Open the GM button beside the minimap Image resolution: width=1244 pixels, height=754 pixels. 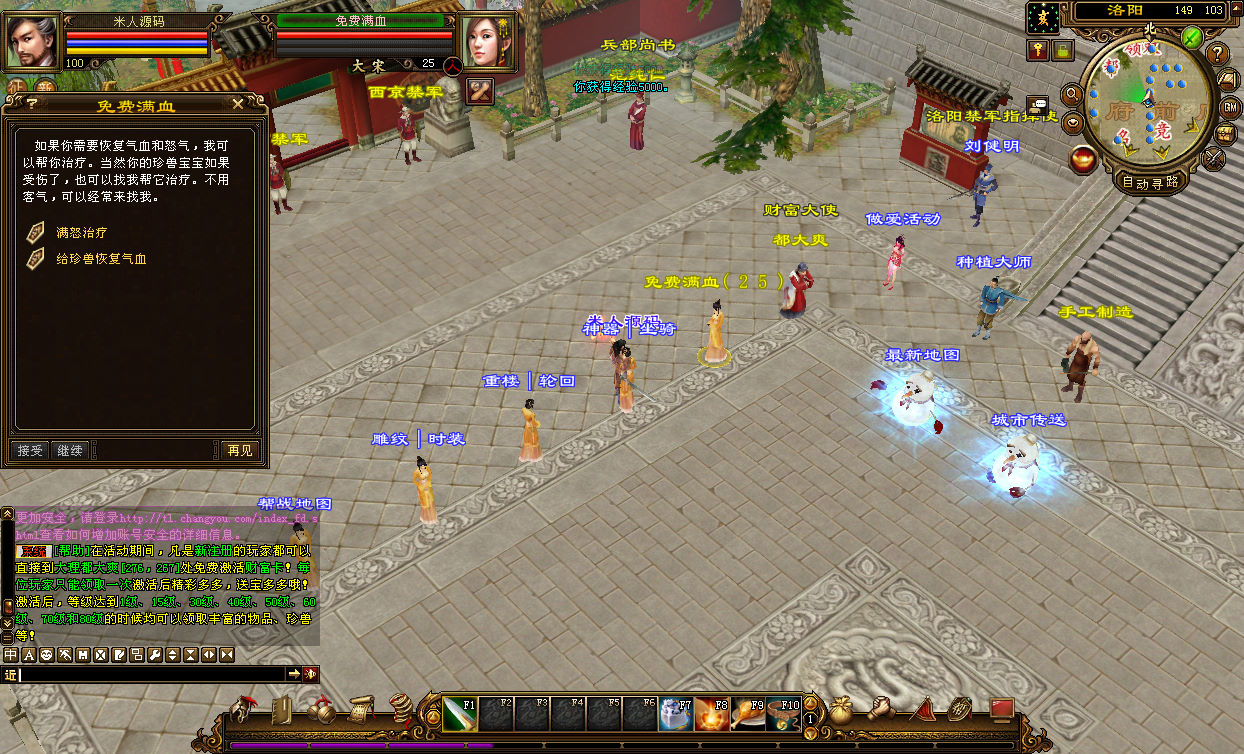point(1224,107)
